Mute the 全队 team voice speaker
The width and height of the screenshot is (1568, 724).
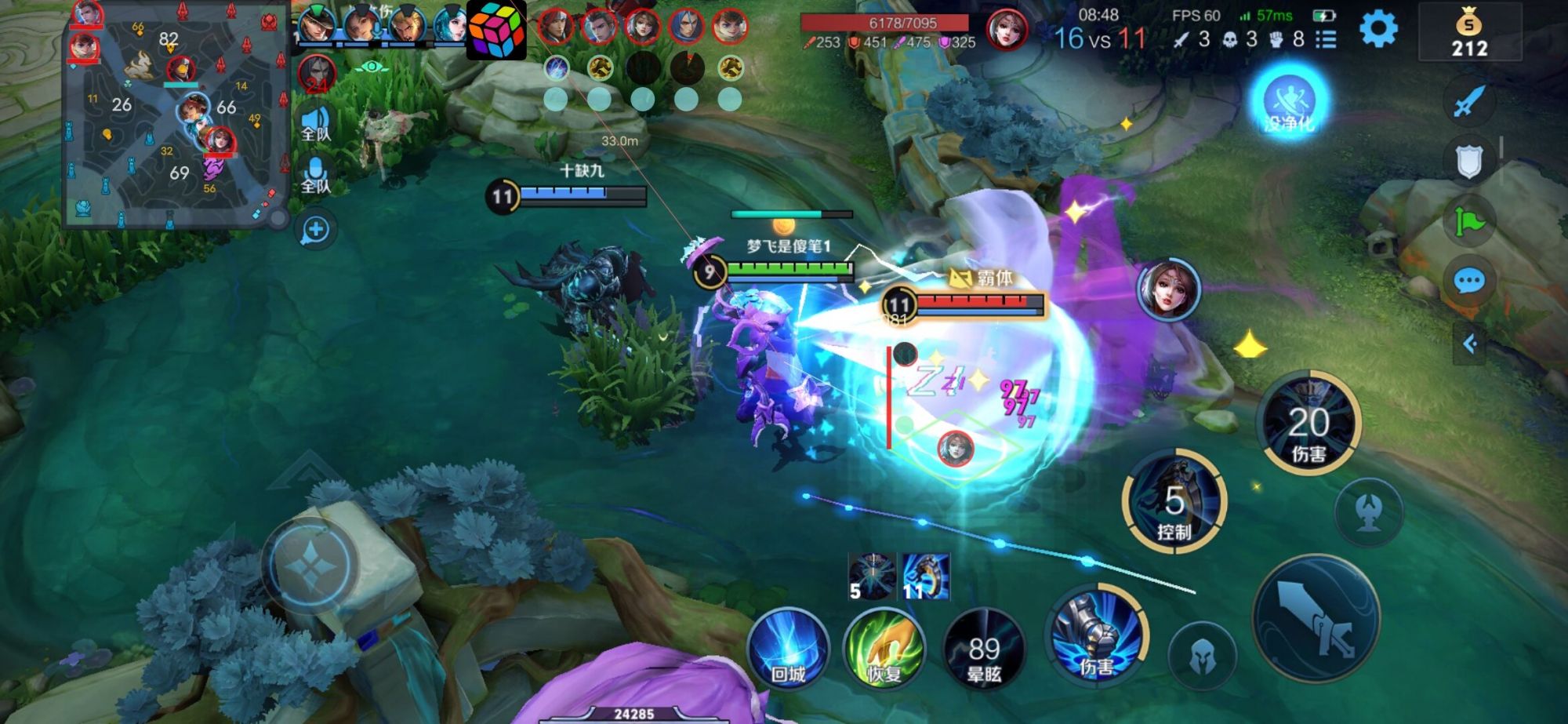pyautogui.click(x=317, y=118)
